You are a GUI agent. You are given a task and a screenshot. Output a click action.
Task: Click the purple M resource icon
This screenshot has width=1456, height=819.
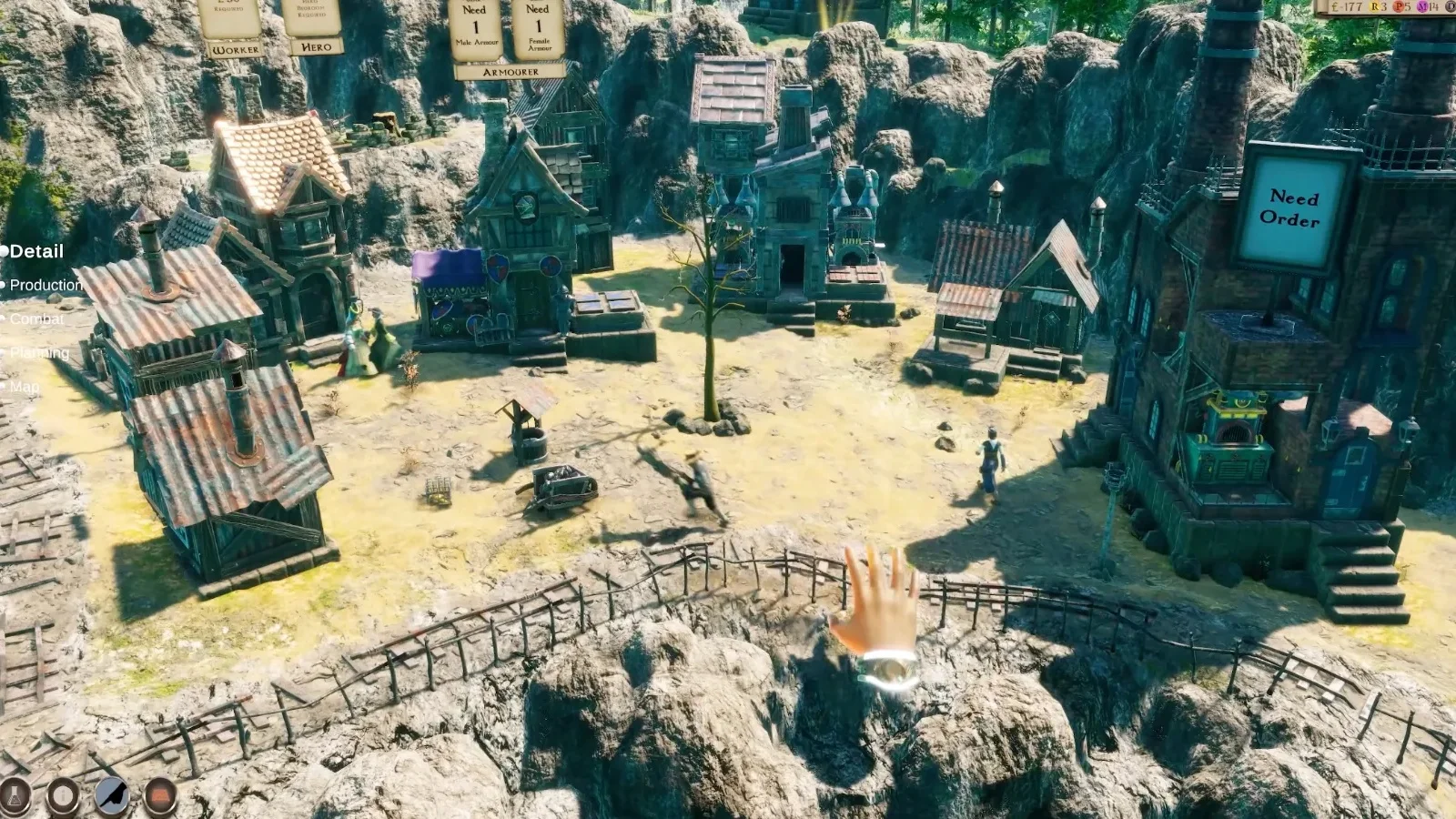pyautogui.click(x=1421, y=7)
